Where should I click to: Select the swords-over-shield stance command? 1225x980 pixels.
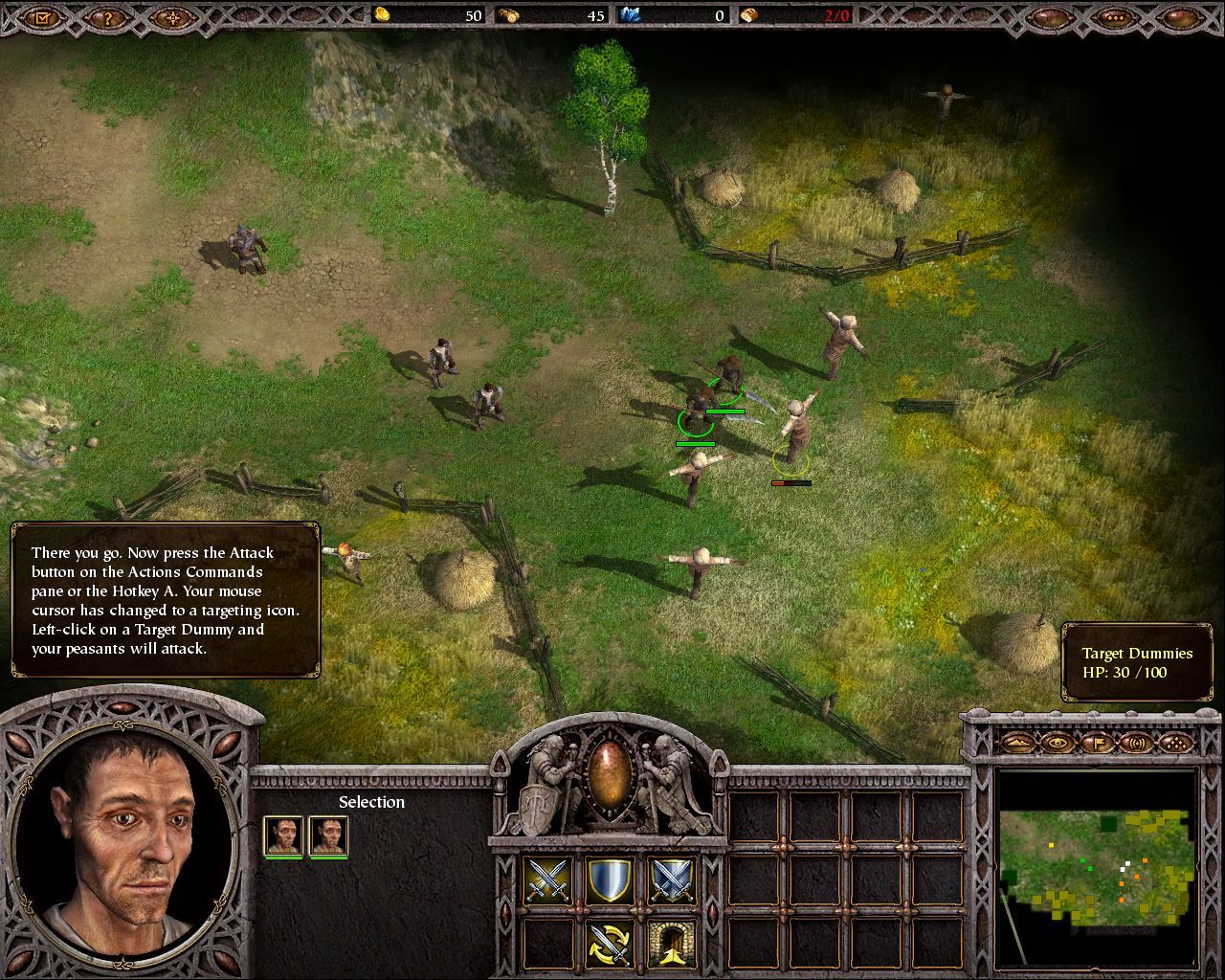point(671,880)
